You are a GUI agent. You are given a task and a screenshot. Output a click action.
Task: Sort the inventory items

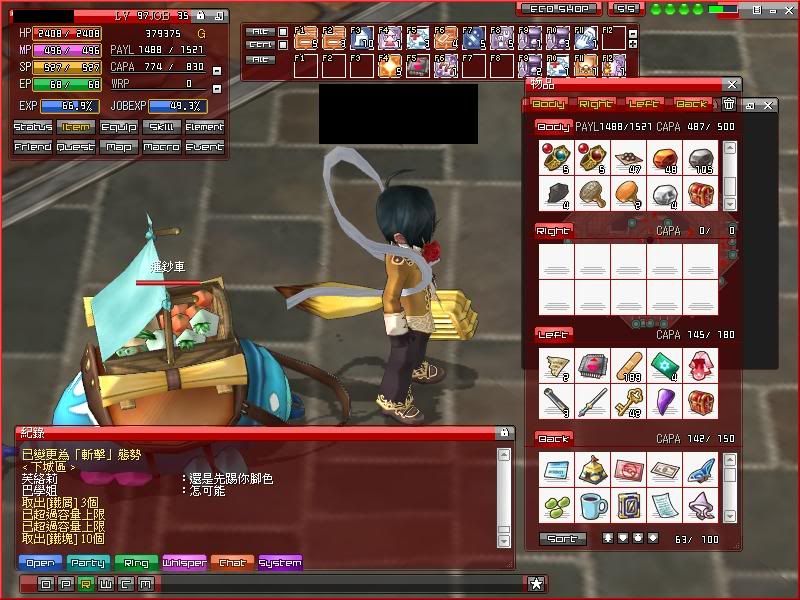pos(563,538)
